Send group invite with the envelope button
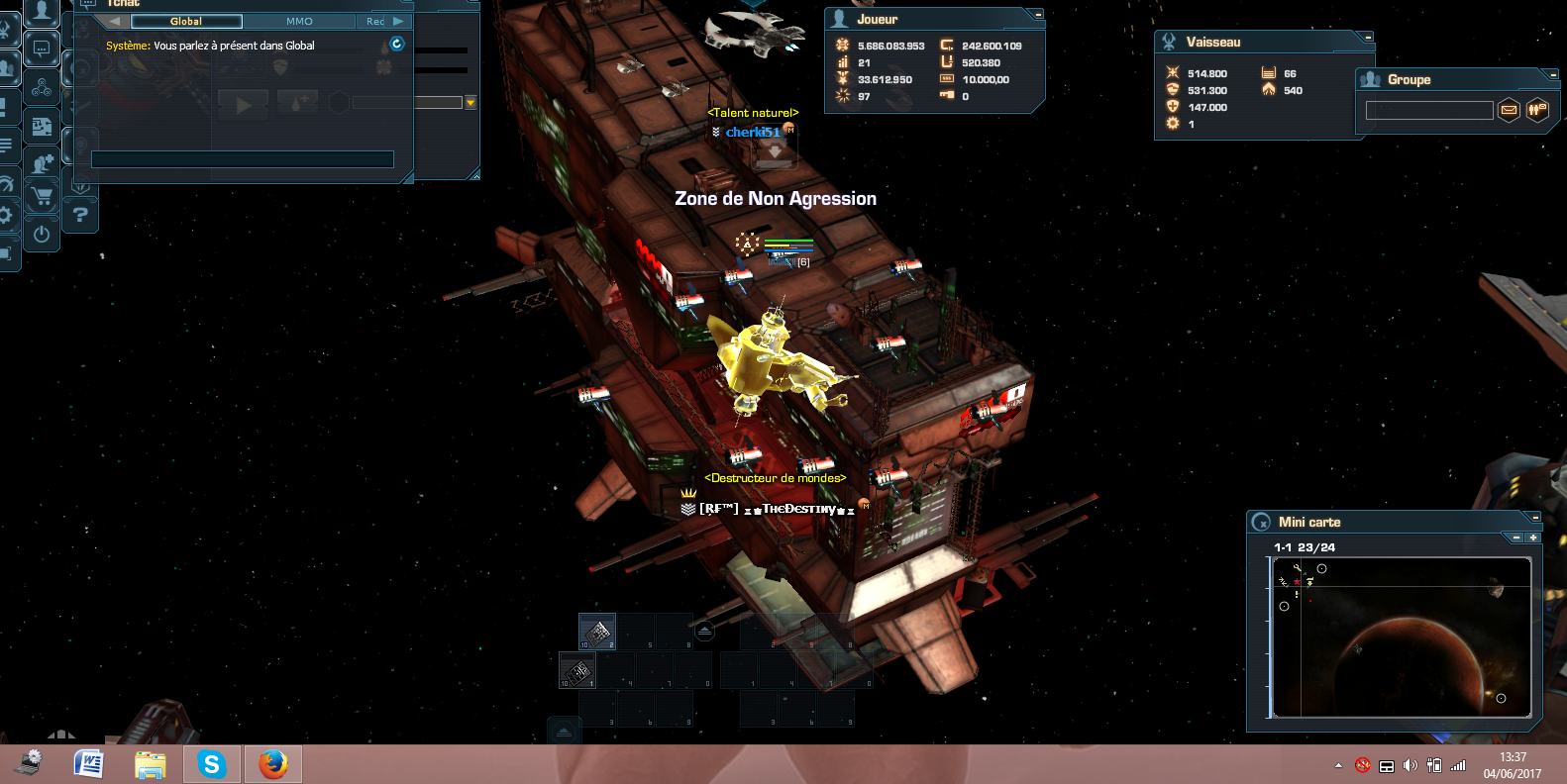 tap(1509, 110)
